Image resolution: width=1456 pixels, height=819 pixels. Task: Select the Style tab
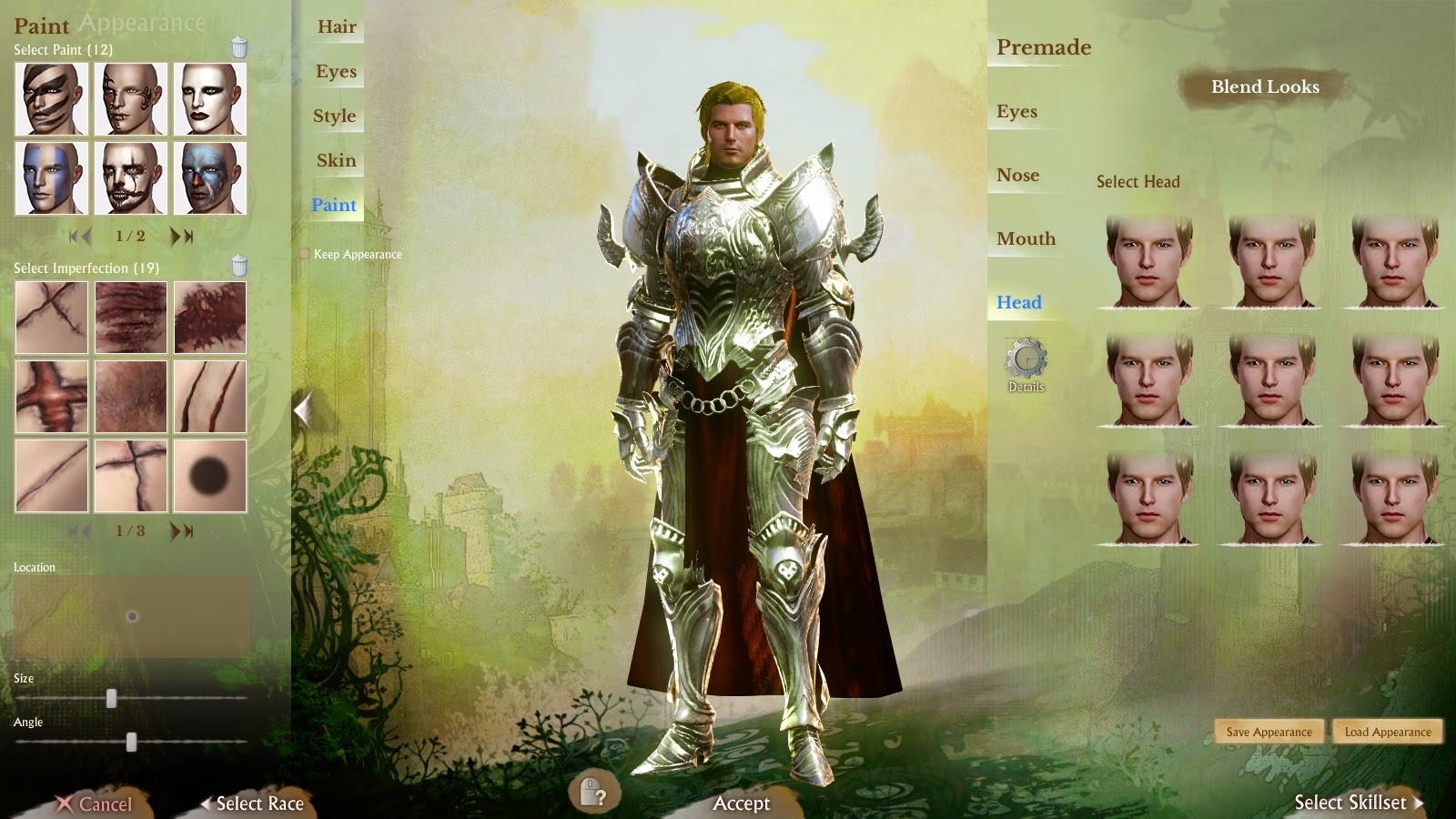(x=334, y=116)
